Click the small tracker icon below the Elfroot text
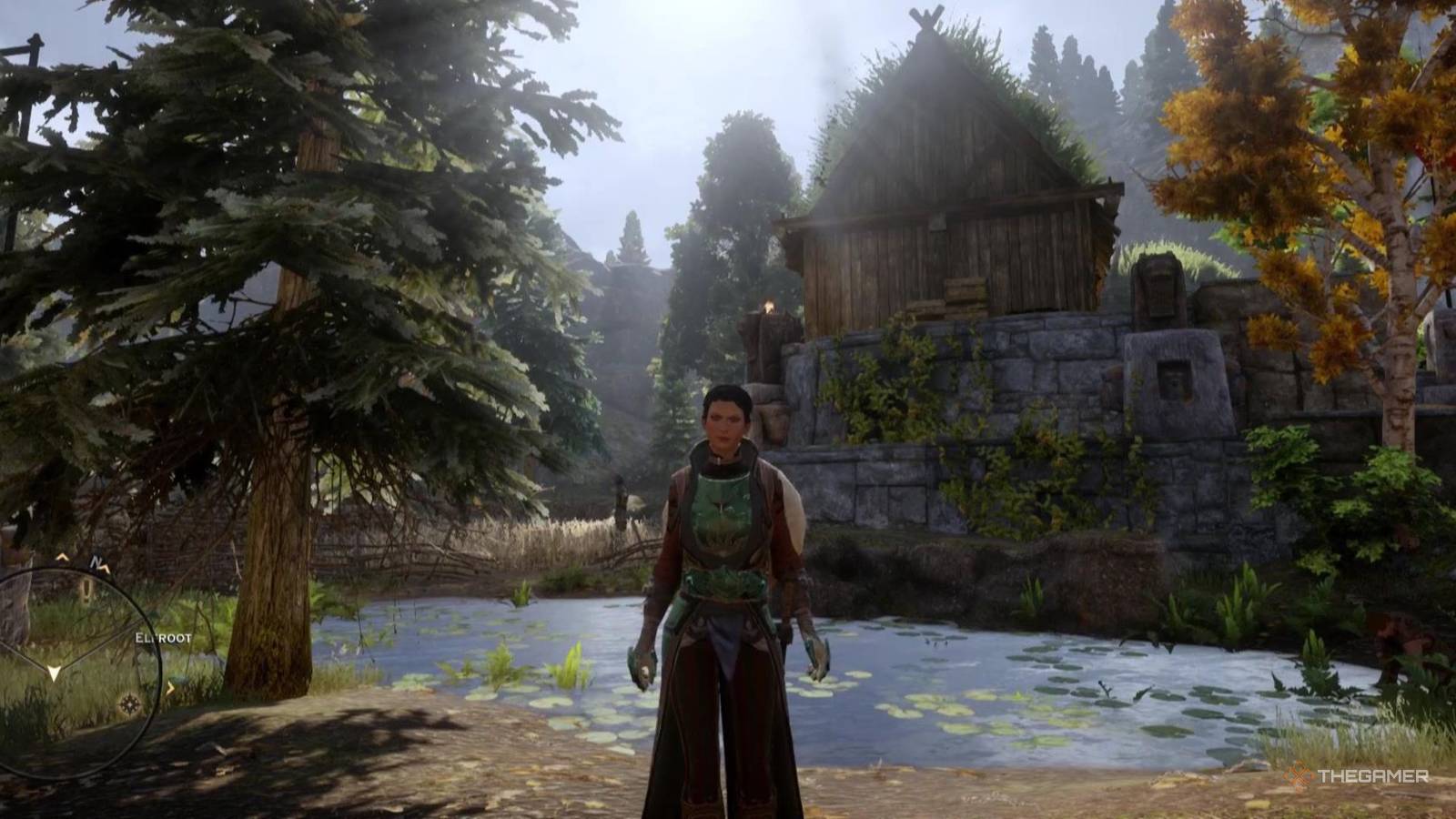 coord(172,686)
